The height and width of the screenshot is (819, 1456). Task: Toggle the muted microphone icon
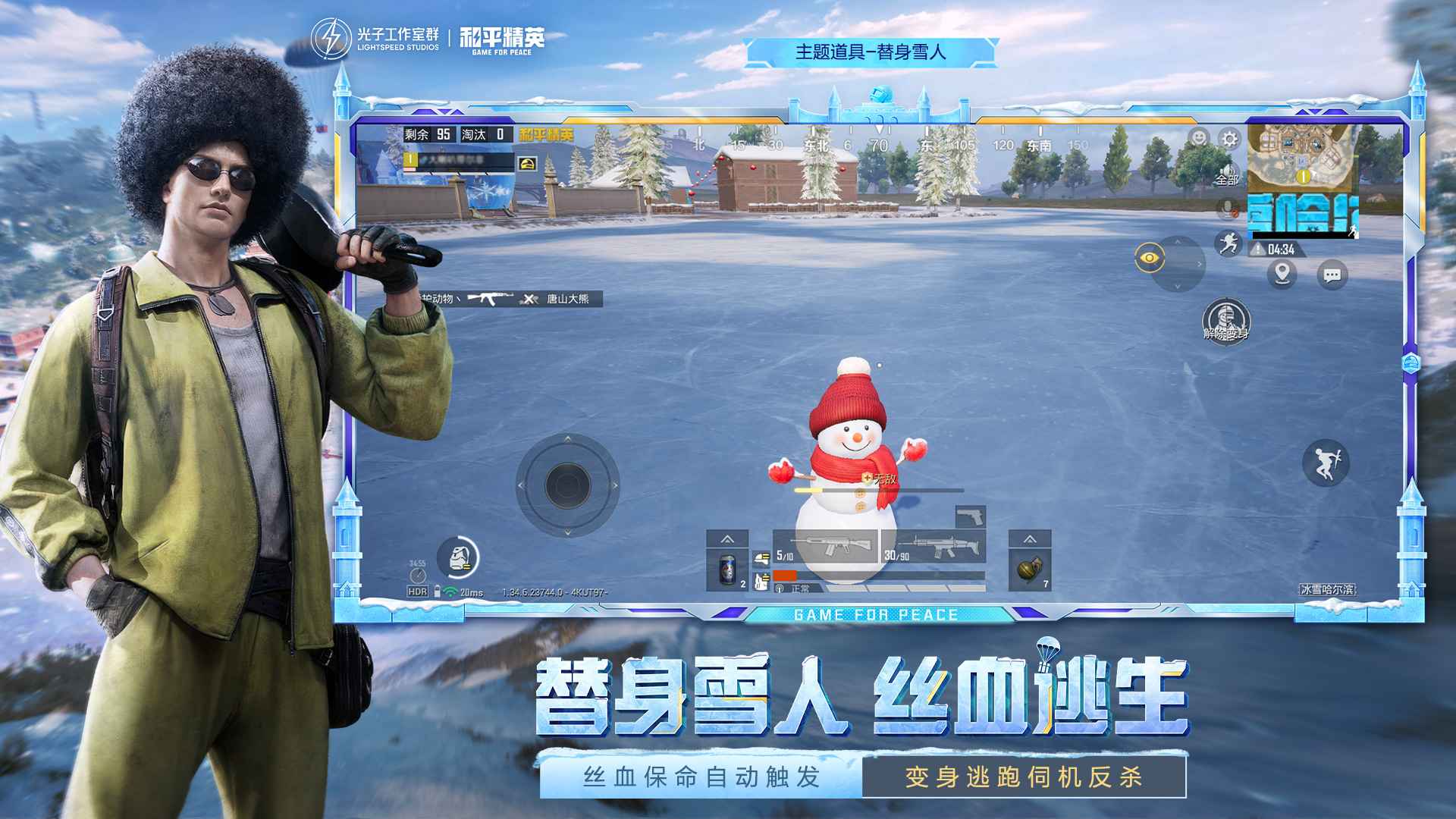pos(1228,208)
